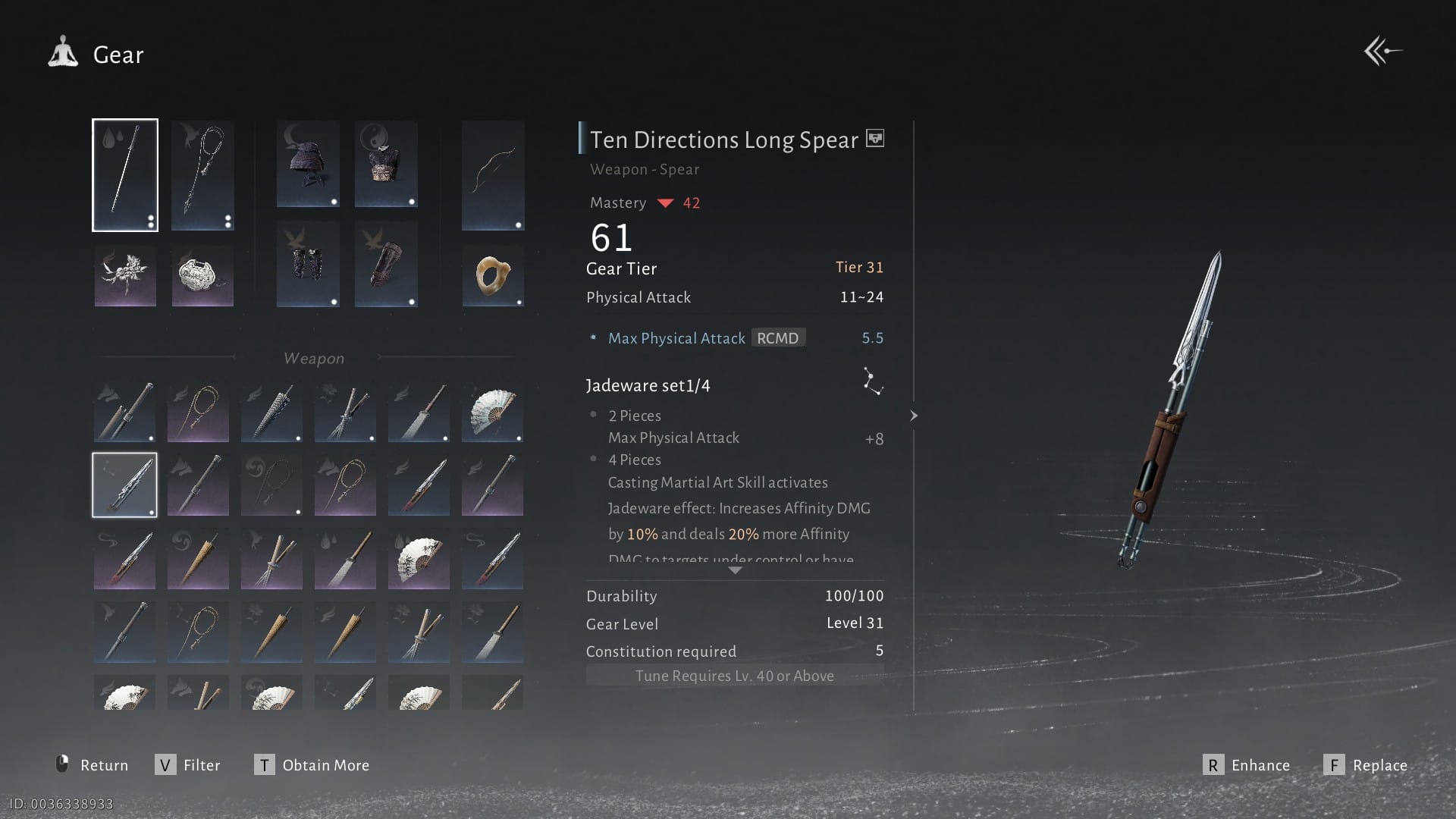The image size is (1456, 819).
Task: Open the Jadeware set constellation icon
Action: [x=872, y=381]
